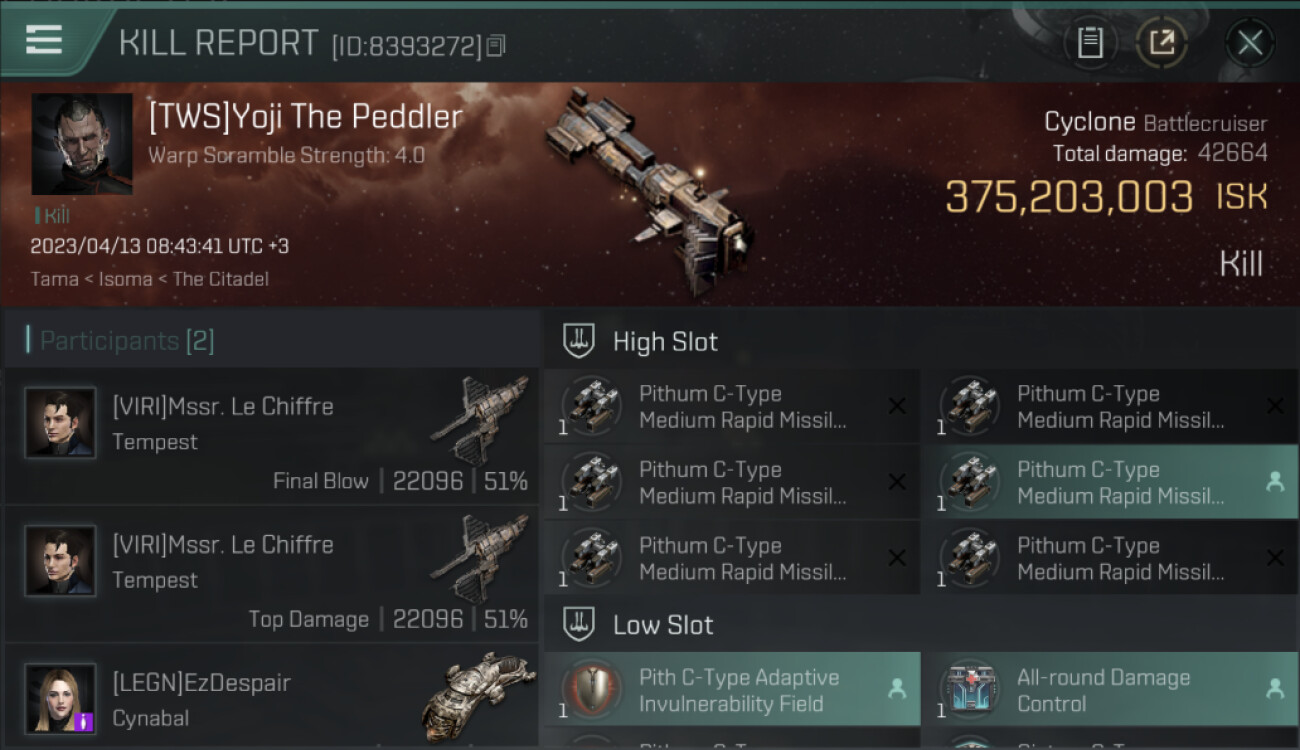Select the final blow participant row
This screenshot has width=1300, height=750.
pos(271,437)
